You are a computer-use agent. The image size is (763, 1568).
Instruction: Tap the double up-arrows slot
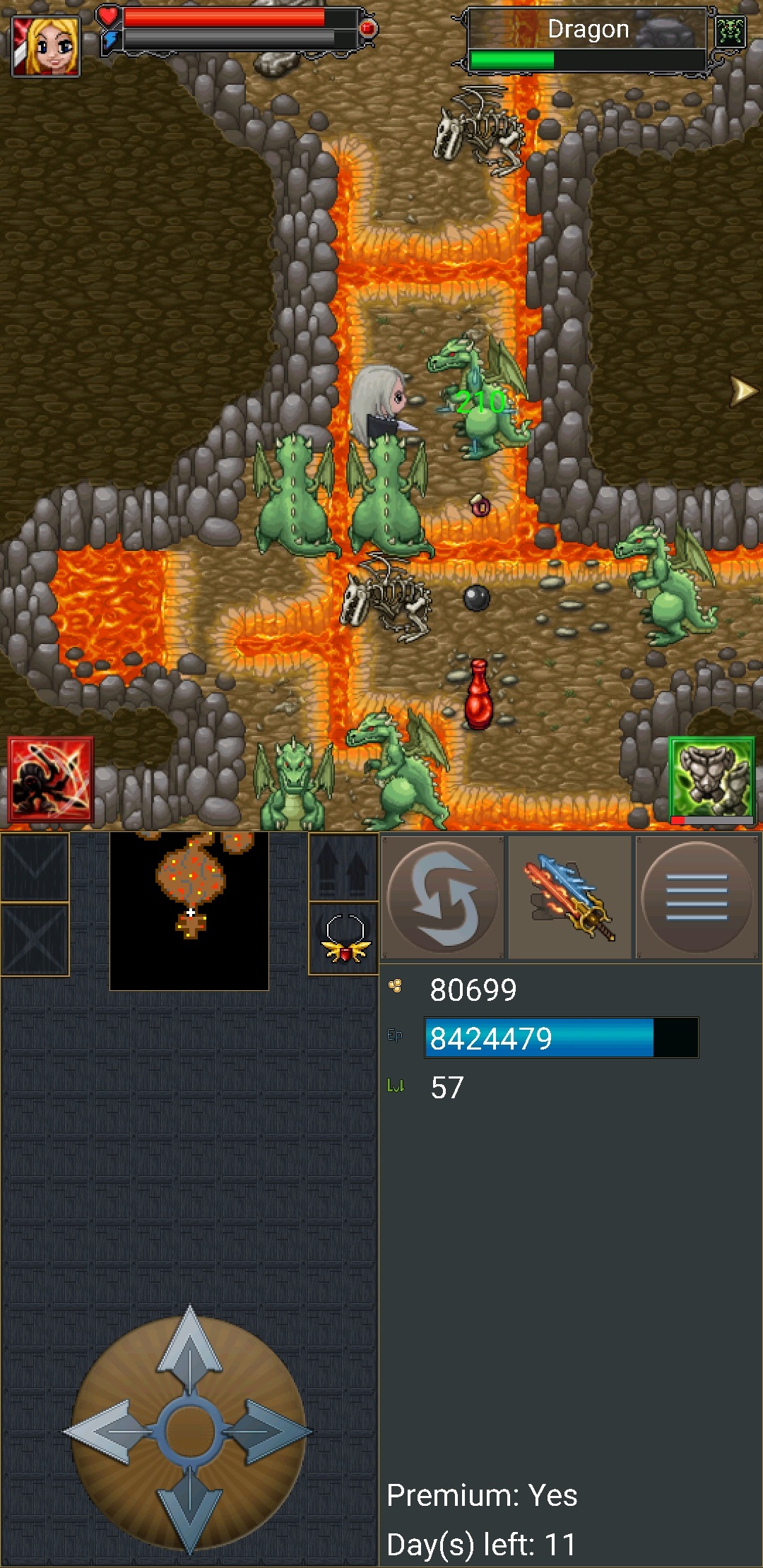[344, 867]
